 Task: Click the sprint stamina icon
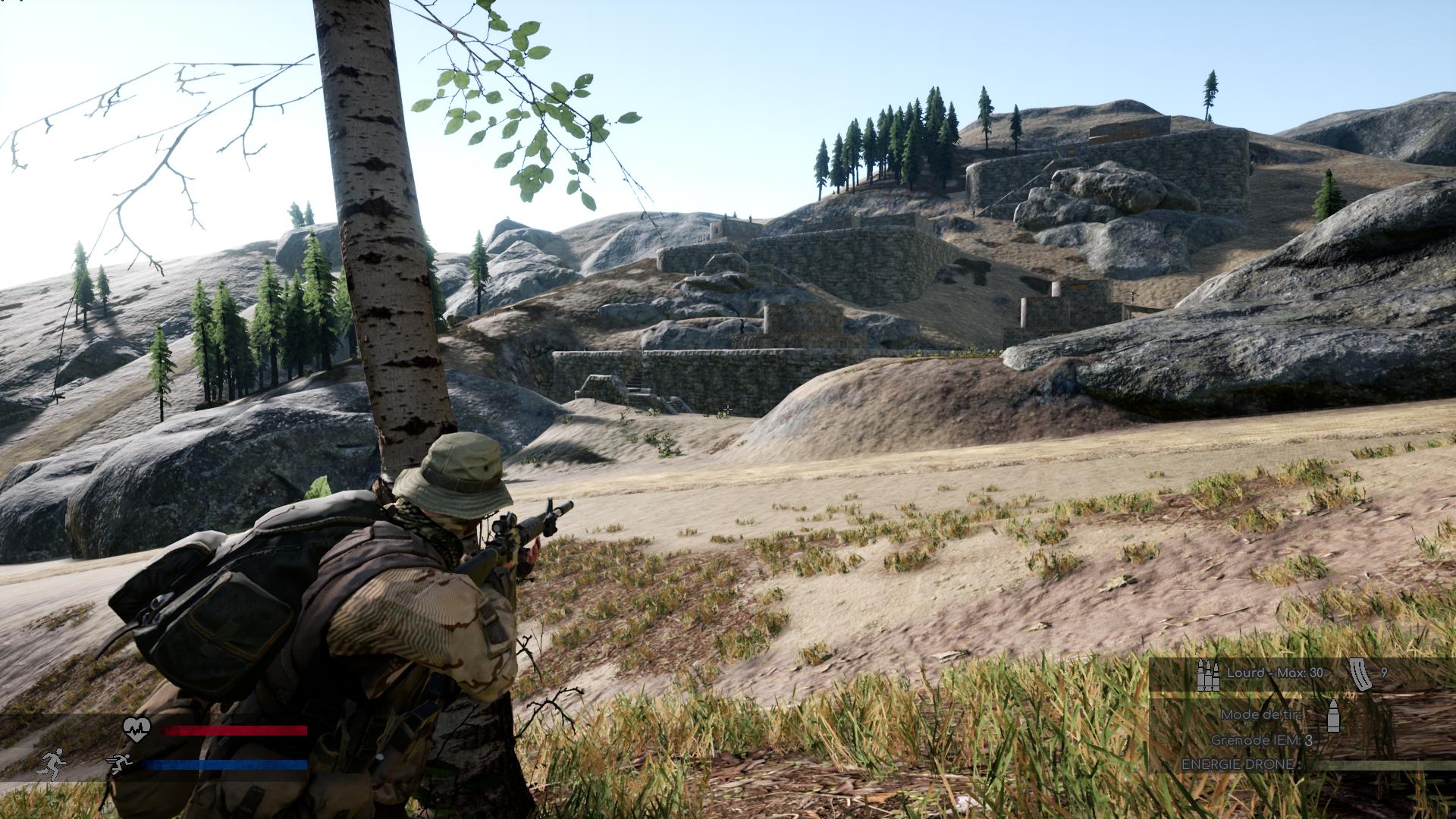(x=120, y=764)
